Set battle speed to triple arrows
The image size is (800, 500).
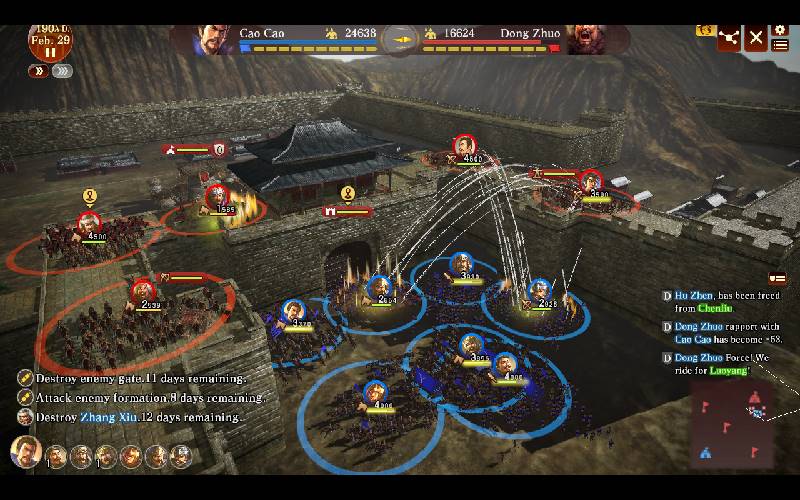(62, 71)
